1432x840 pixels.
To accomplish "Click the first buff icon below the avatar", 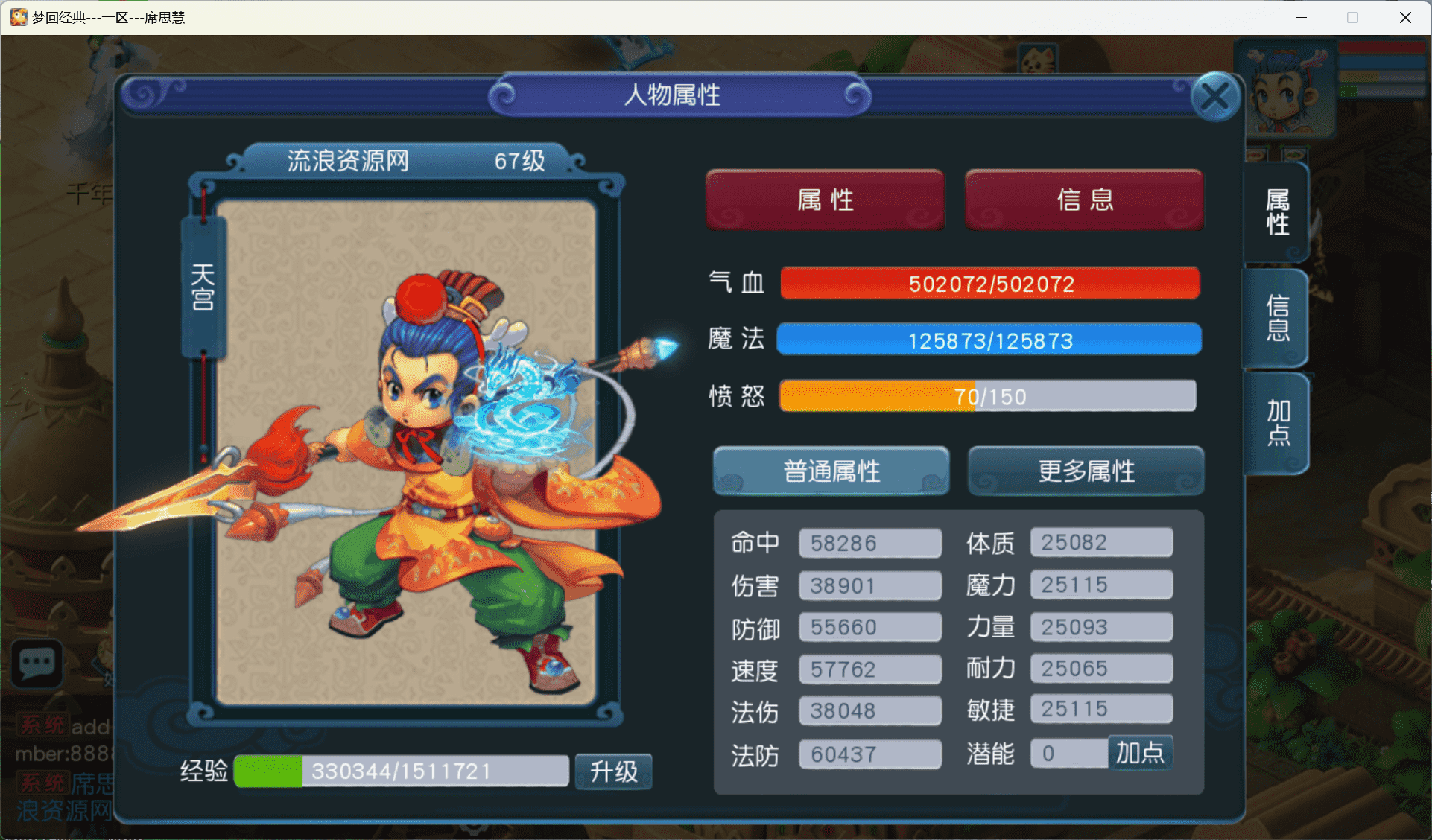I will tap(1255, 156).
